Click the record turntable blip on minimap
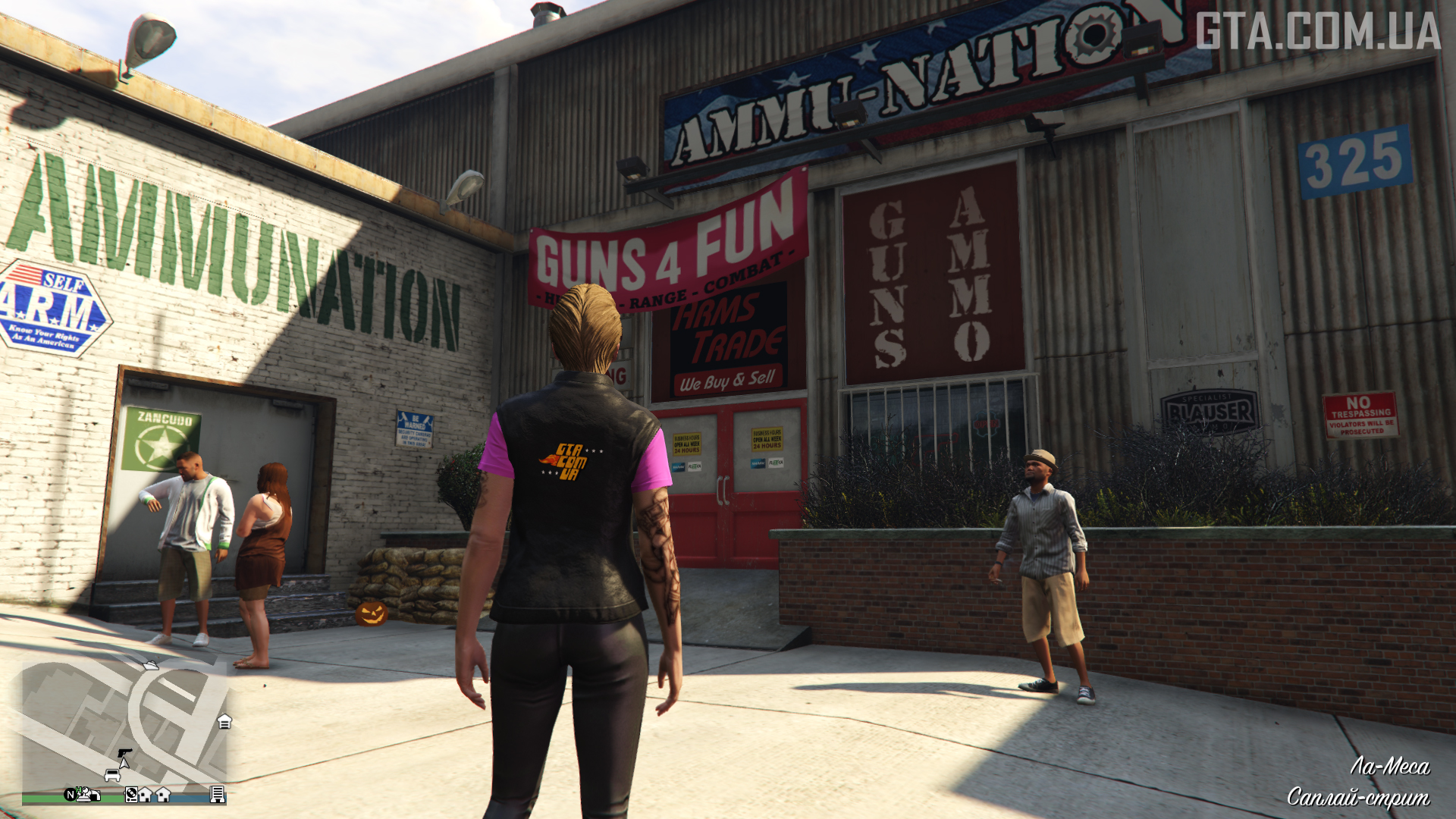 (x=131, y=794)
